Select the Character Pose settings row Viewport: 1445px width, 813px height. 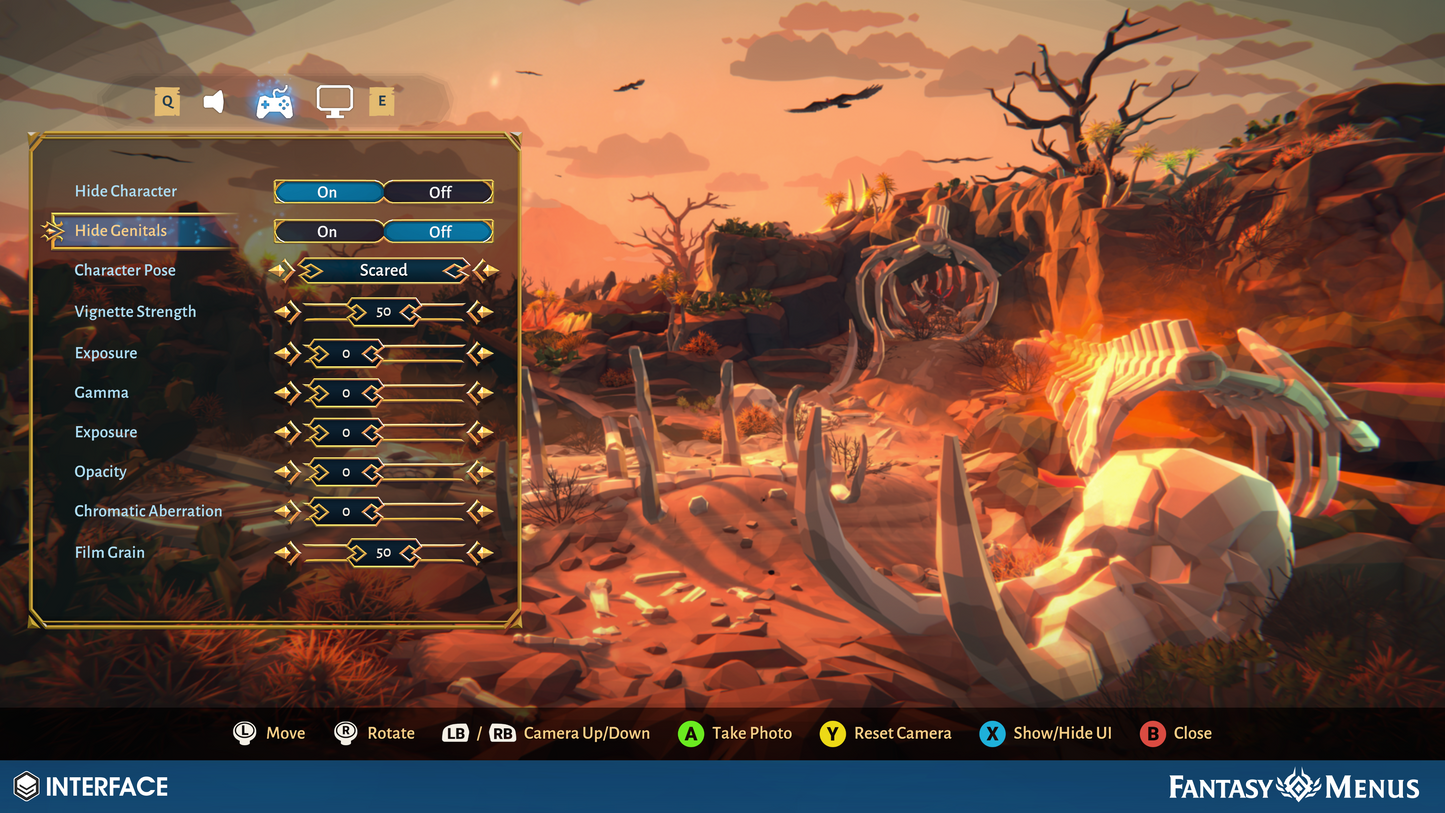125,270
